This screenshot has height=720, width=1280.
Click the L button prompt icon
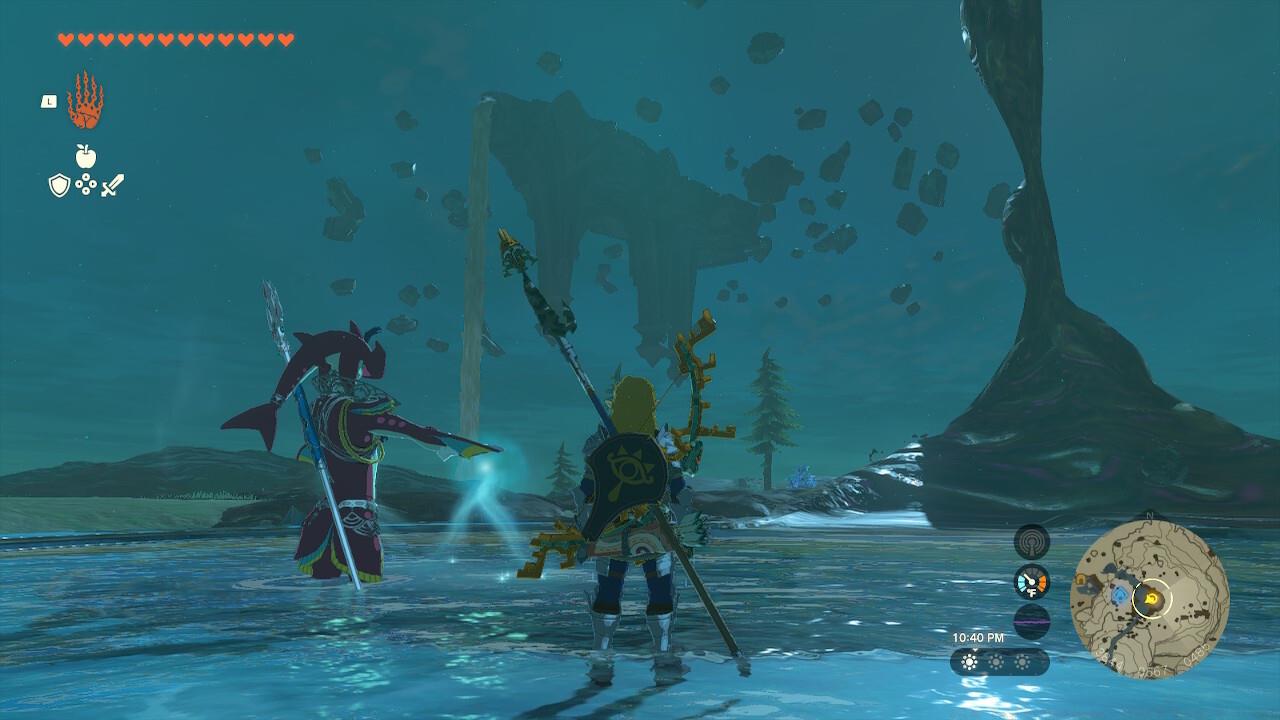49,100
